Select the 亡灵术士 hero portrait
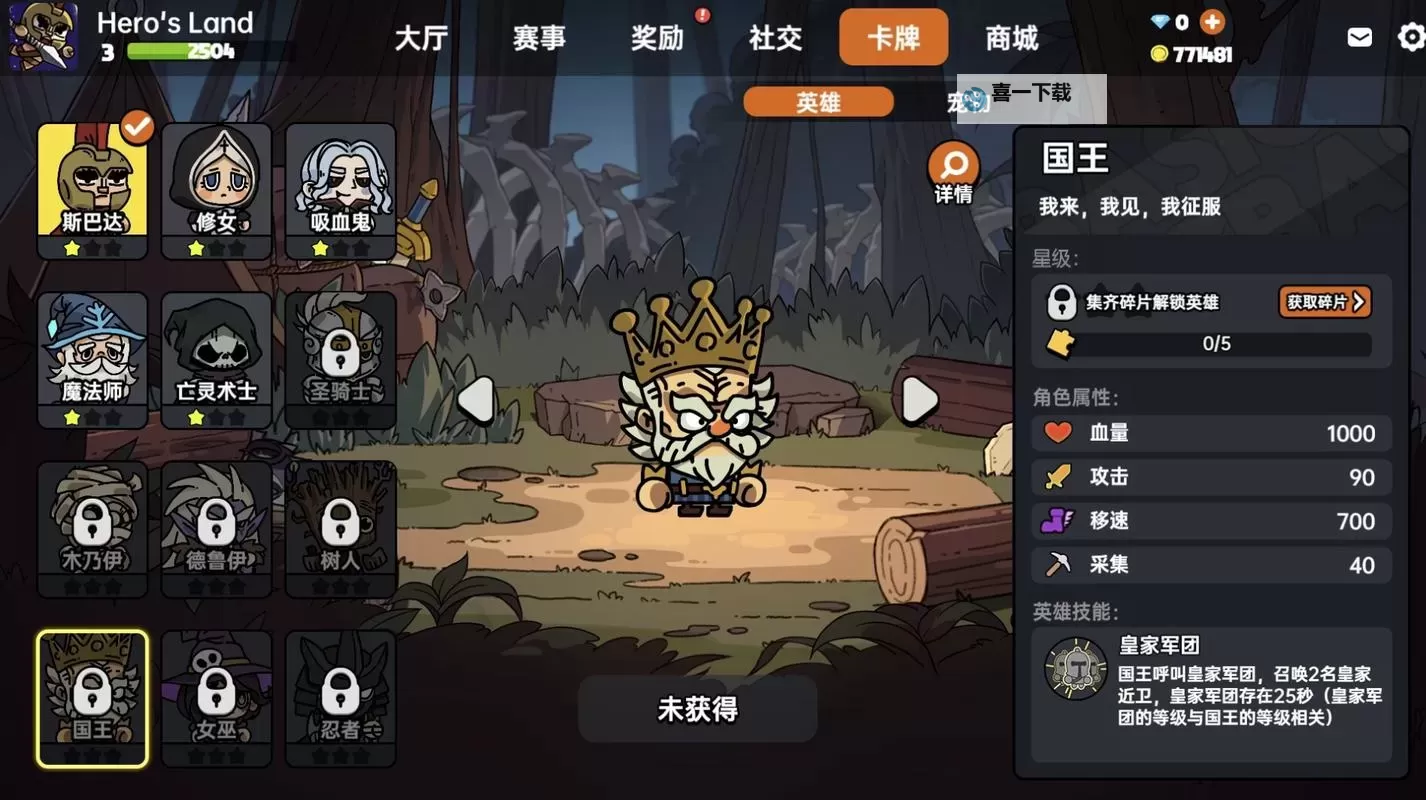Image resolution: width=1426 pixels, height=800 pixels. tap(216, 355)
